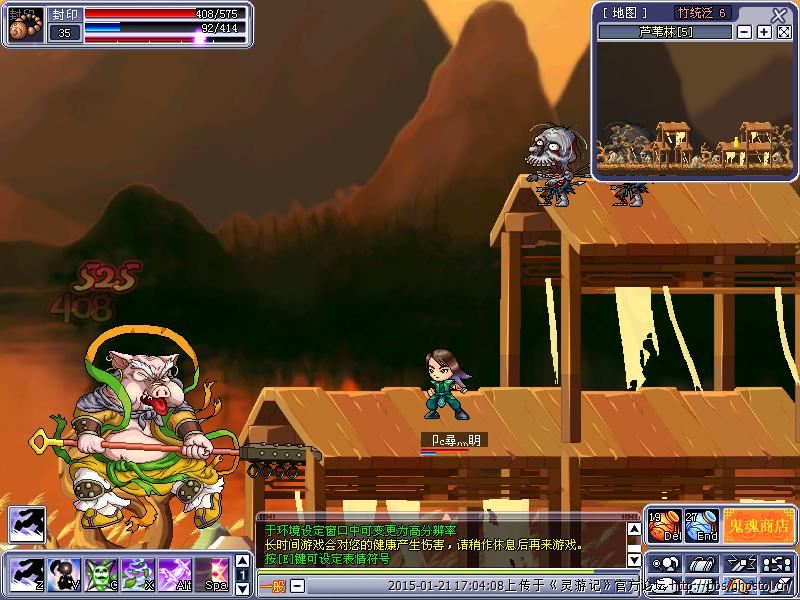This screenshot has height=600, width=800.
Task: Switch to the previous skill bar page
Action: point(241,560)
